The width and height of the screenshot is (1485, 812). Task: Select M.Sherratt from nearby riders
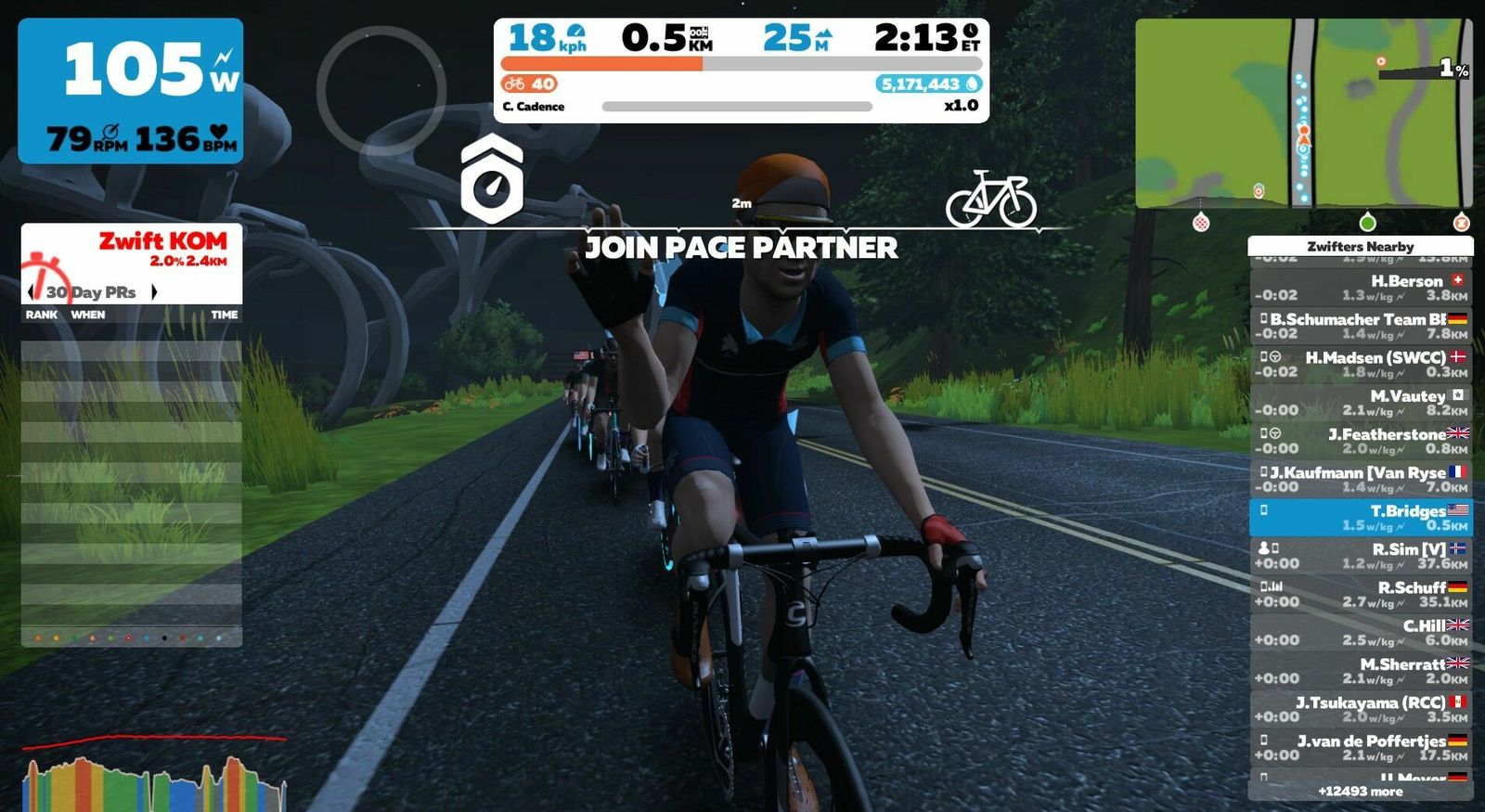(x=1361, y=671)
